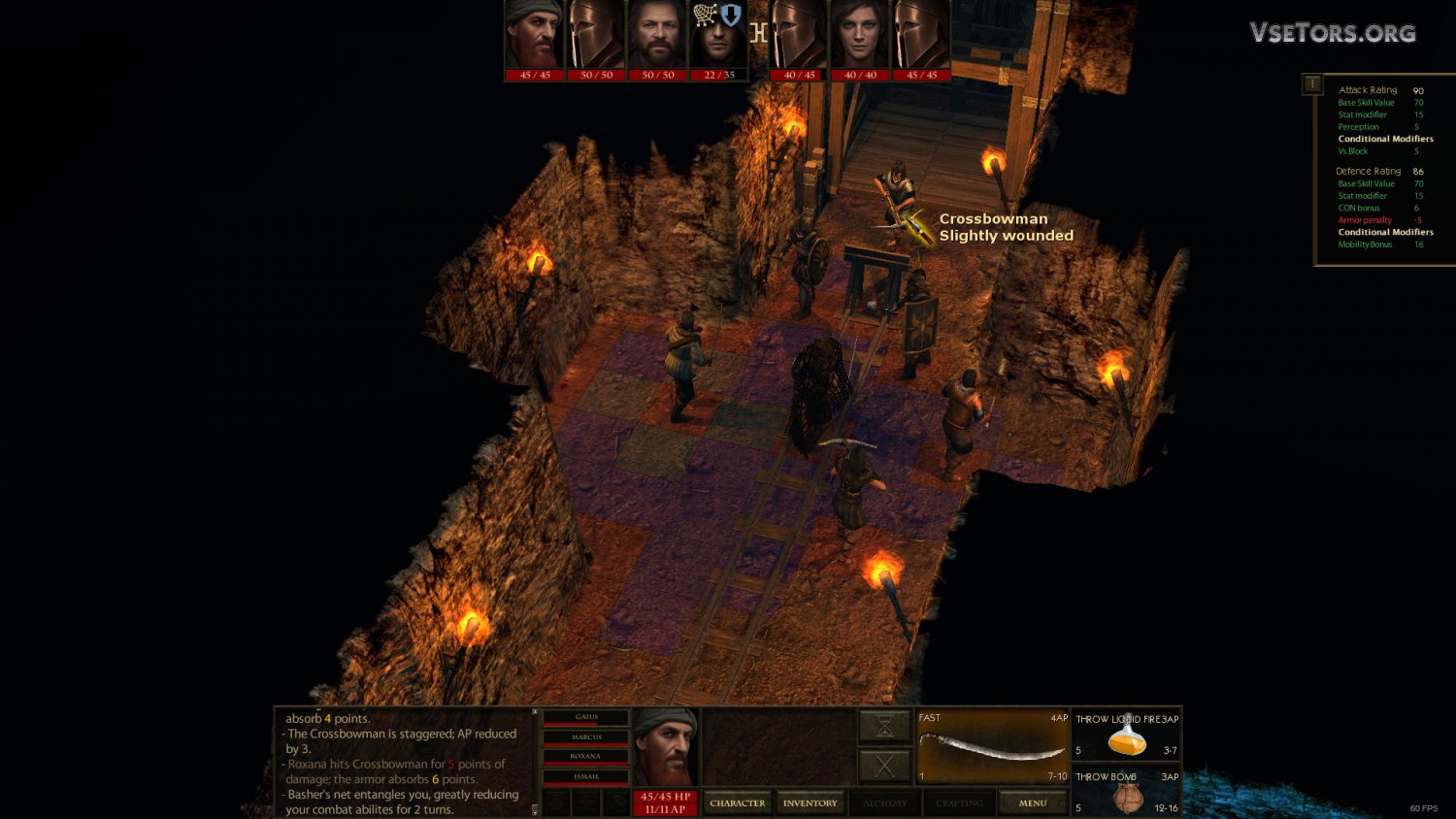The width and height of the screenshot is (1456, 819).
Task: Select party member Ismail
Action: click(586, 776)
